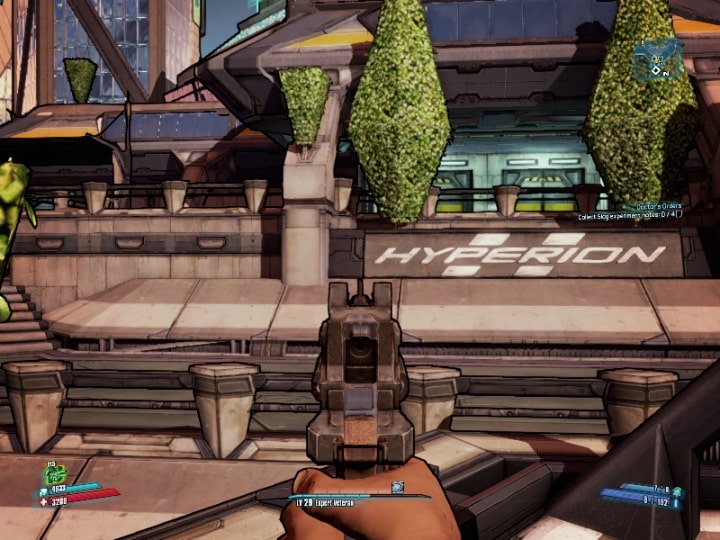Viewport: 720px width, 540px height.
Task: Open the minimap in the corner
Action: click(x=657, y=60)
